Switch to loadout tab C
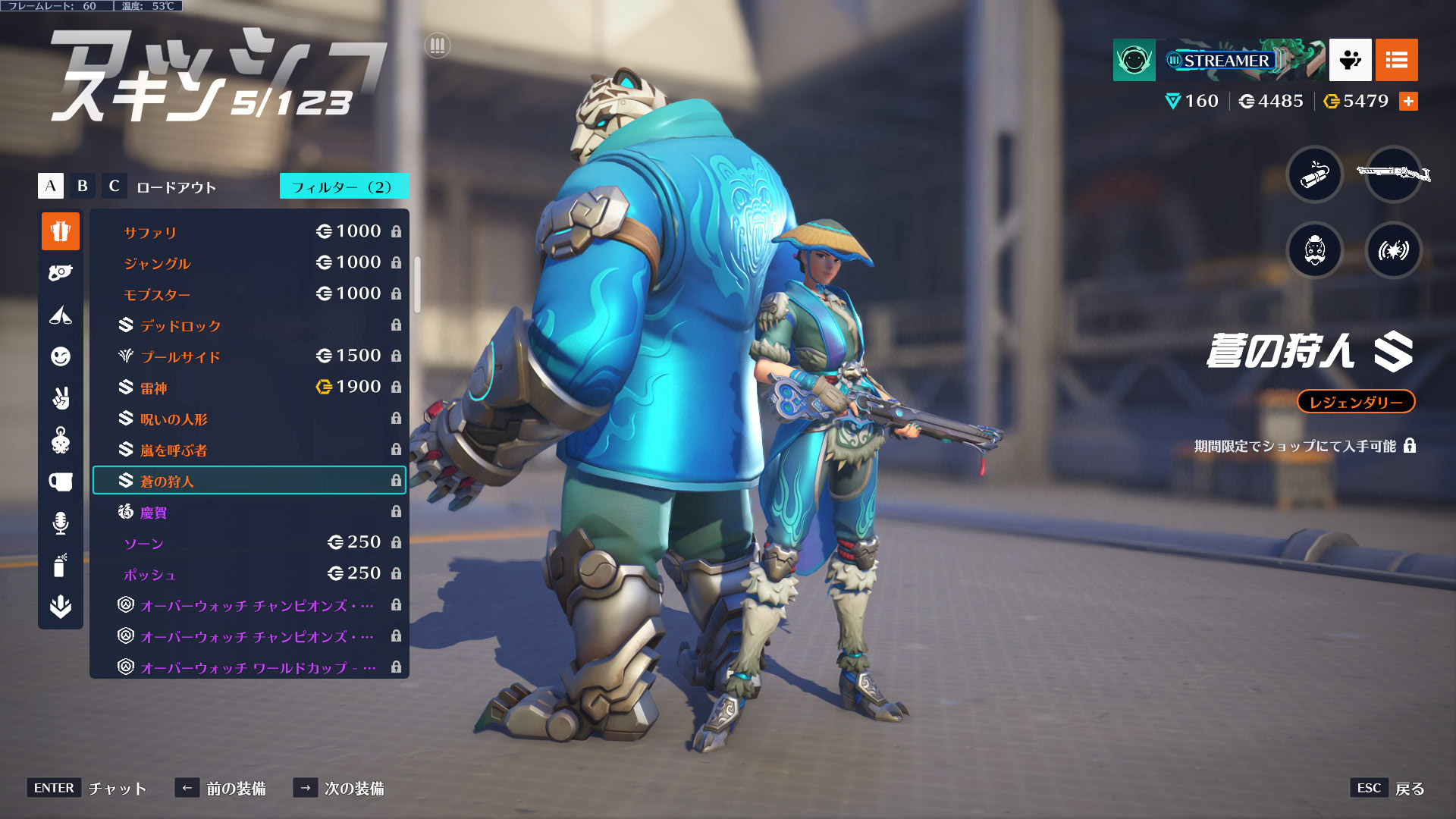Viewport: 1456px width, 819px height. [114, 186]
